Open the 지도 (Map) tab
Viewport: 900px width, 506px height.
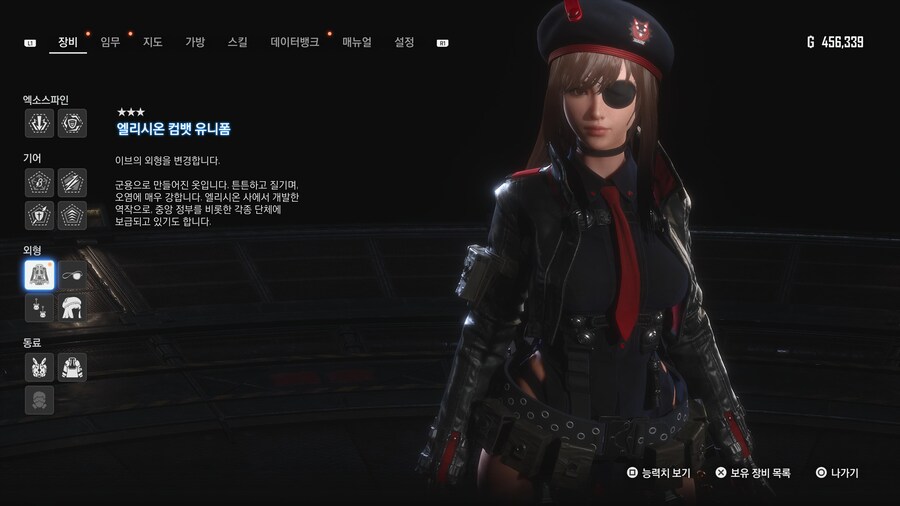click(x=152, y=42)
